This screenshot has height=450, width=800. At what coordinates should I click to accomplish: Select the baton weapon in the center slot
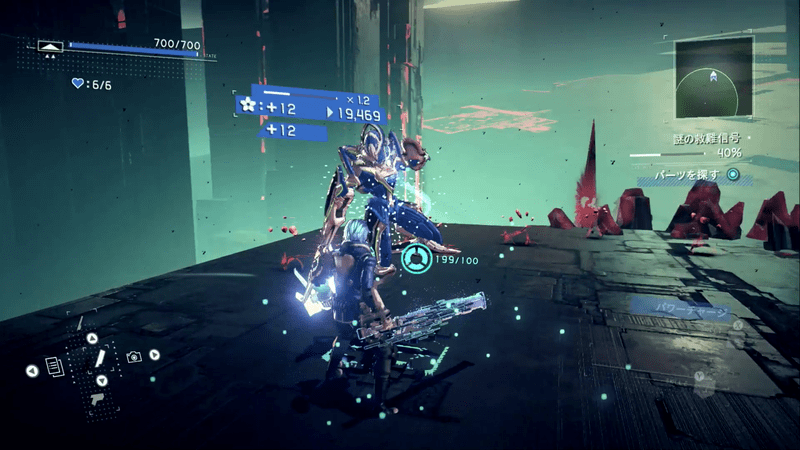100,358
